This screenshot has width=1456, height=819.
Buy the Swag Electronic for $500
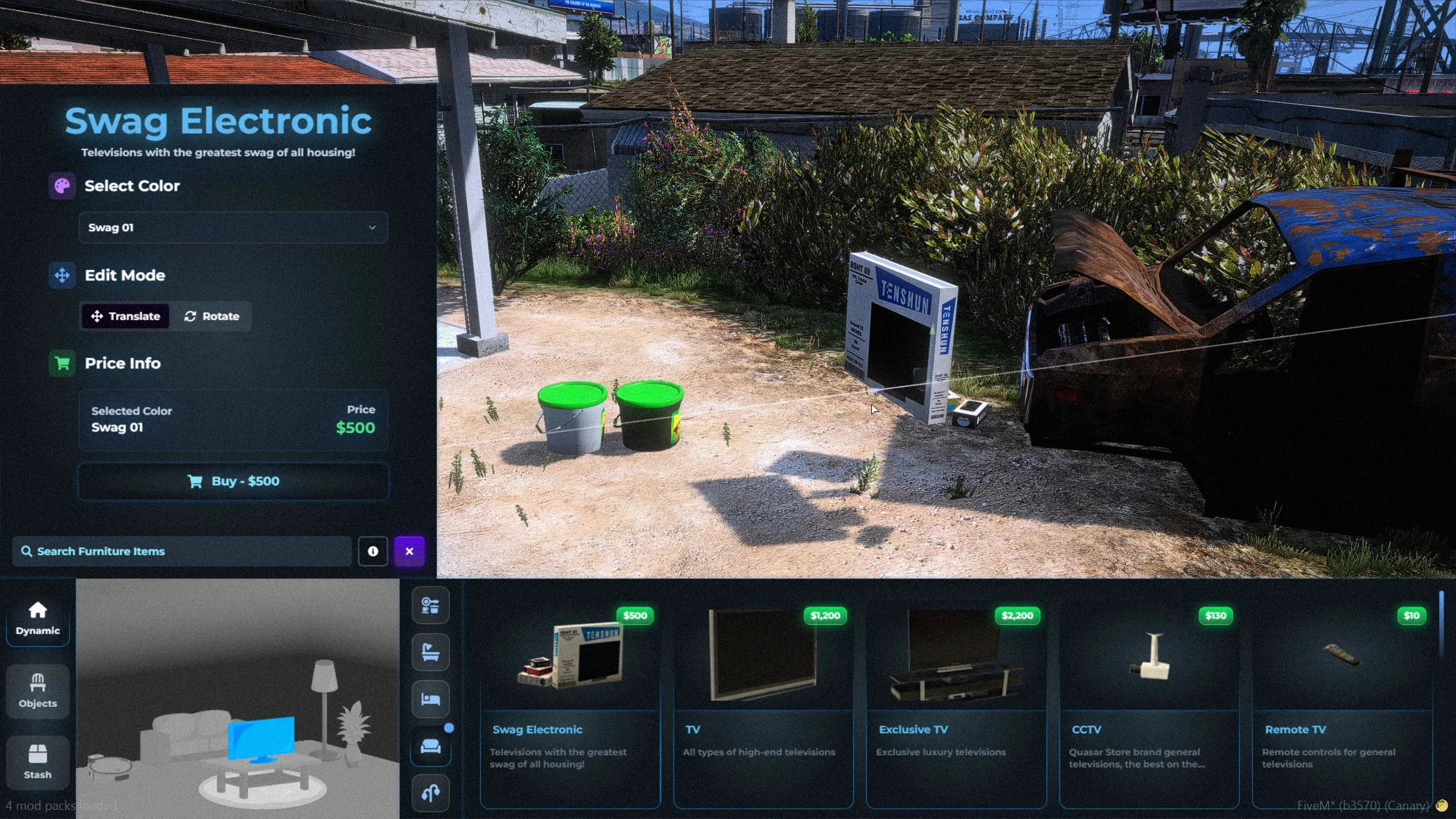(x=233, y=481)
